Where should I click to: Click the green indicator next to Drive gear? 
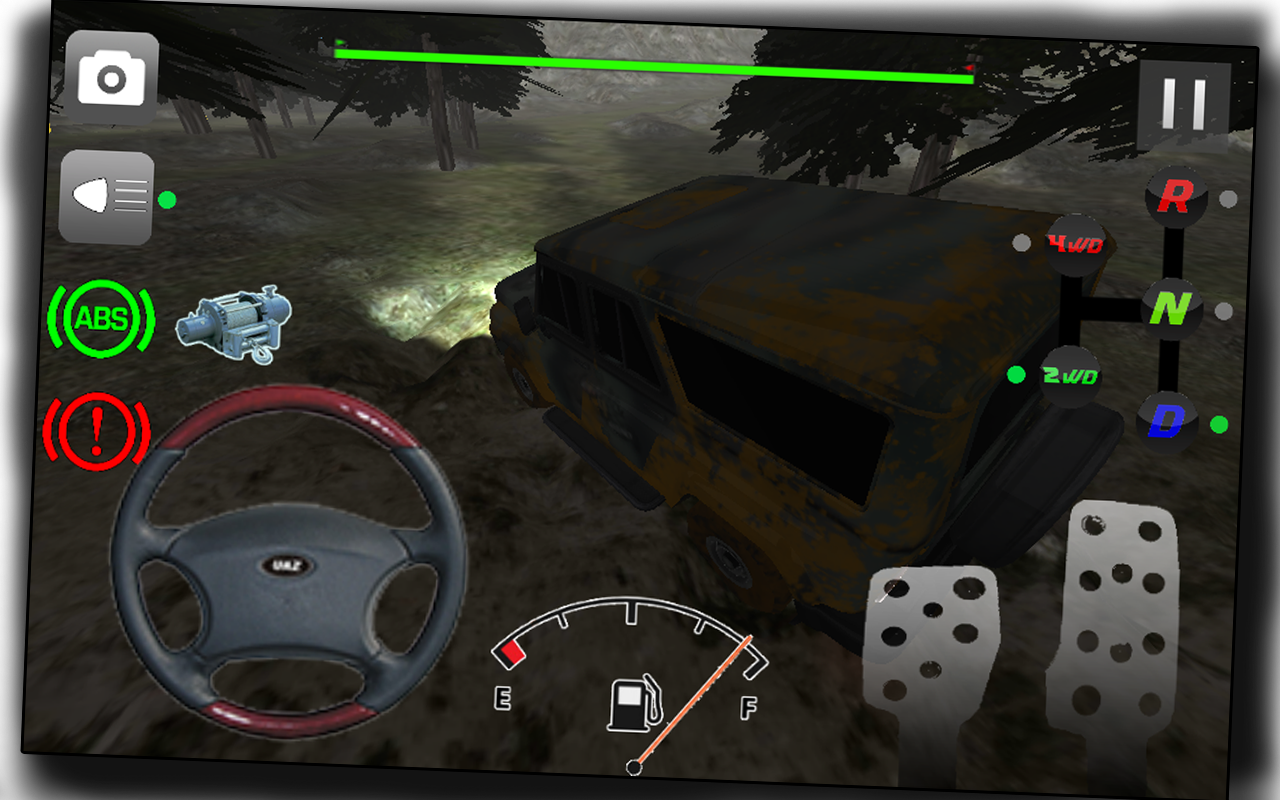coord(1218,422)
